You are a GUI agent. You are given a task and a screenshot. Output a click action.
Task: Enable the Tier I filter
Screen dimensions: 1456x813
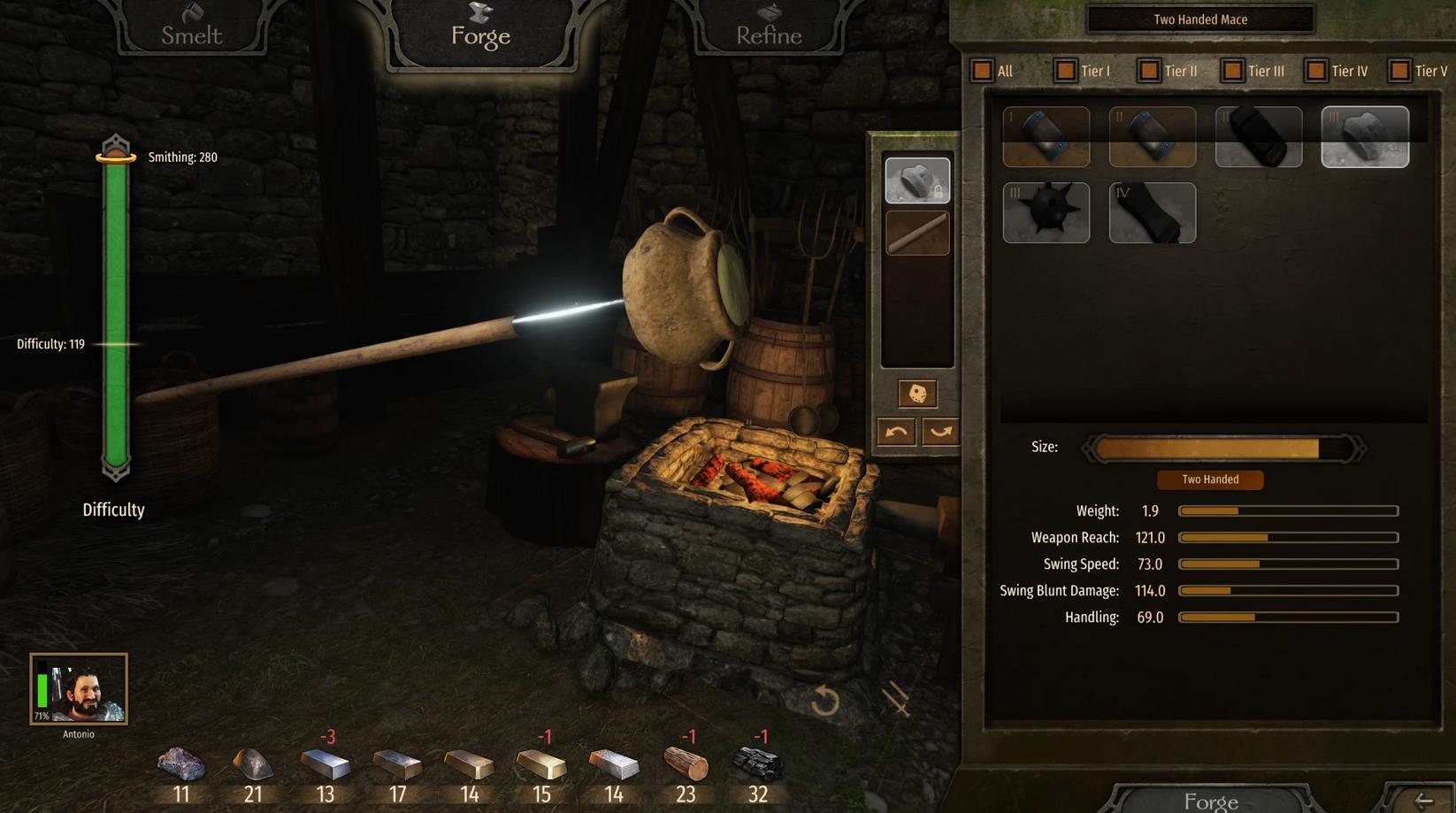1065,71
